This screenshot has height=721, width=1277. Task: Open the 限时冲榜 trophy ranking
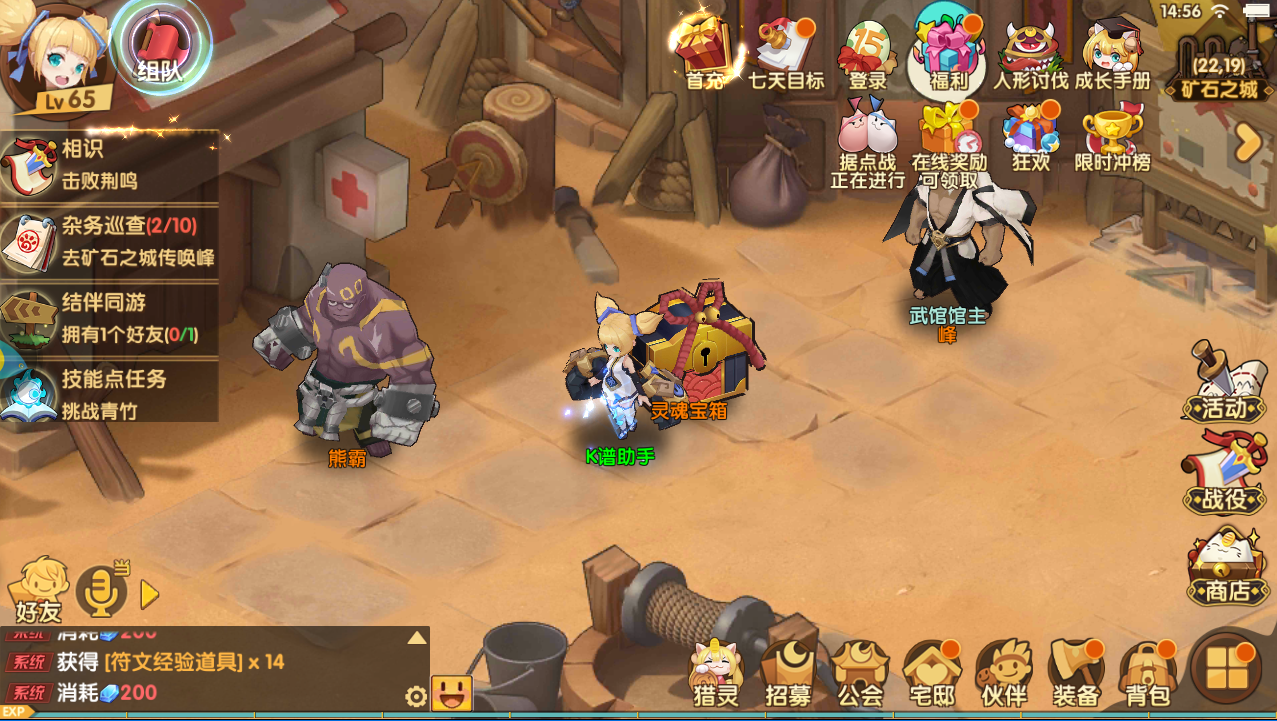[1112, 140]
